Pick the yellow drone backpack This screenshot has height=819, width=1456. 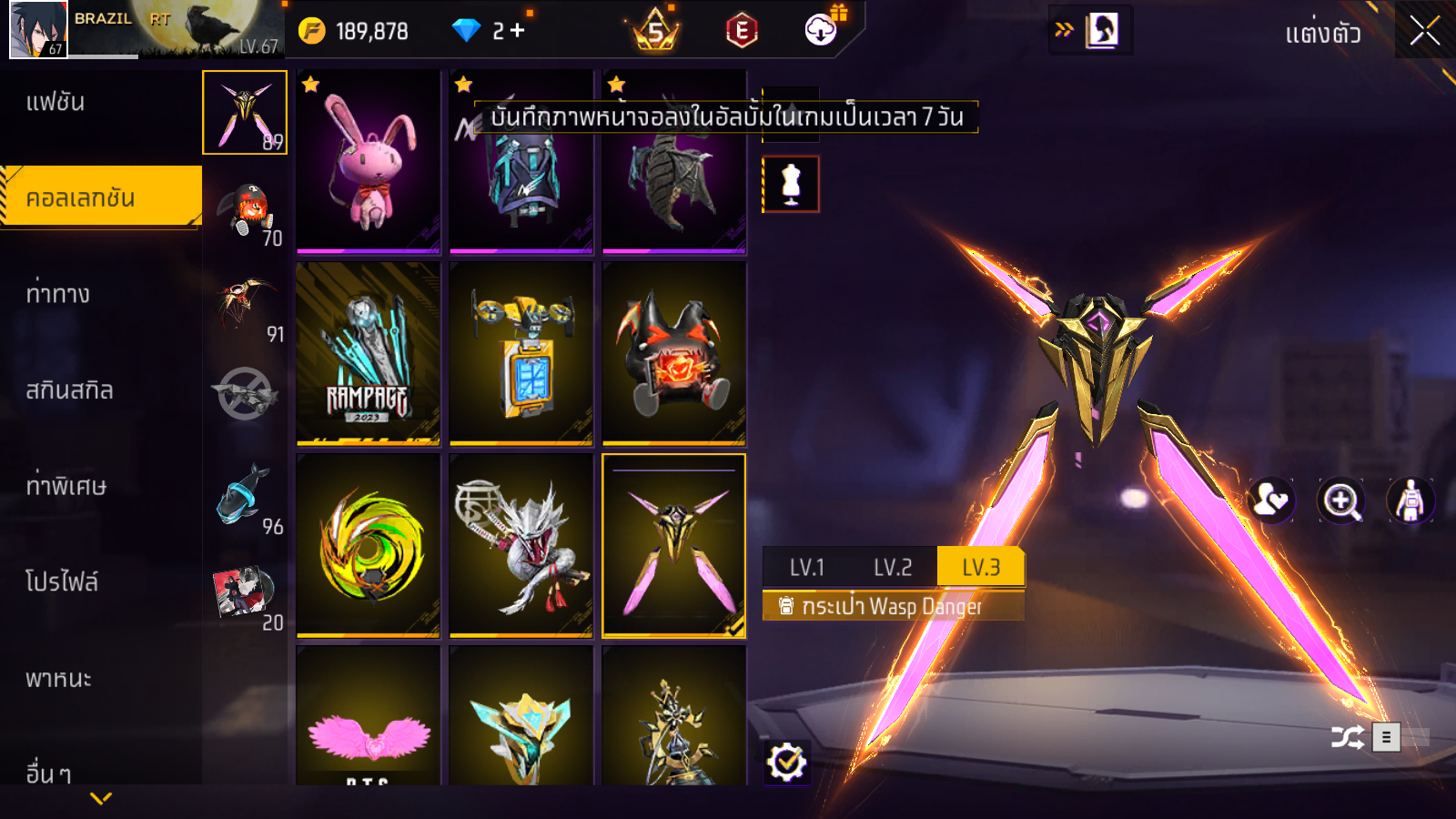click(x=521, y=353)
